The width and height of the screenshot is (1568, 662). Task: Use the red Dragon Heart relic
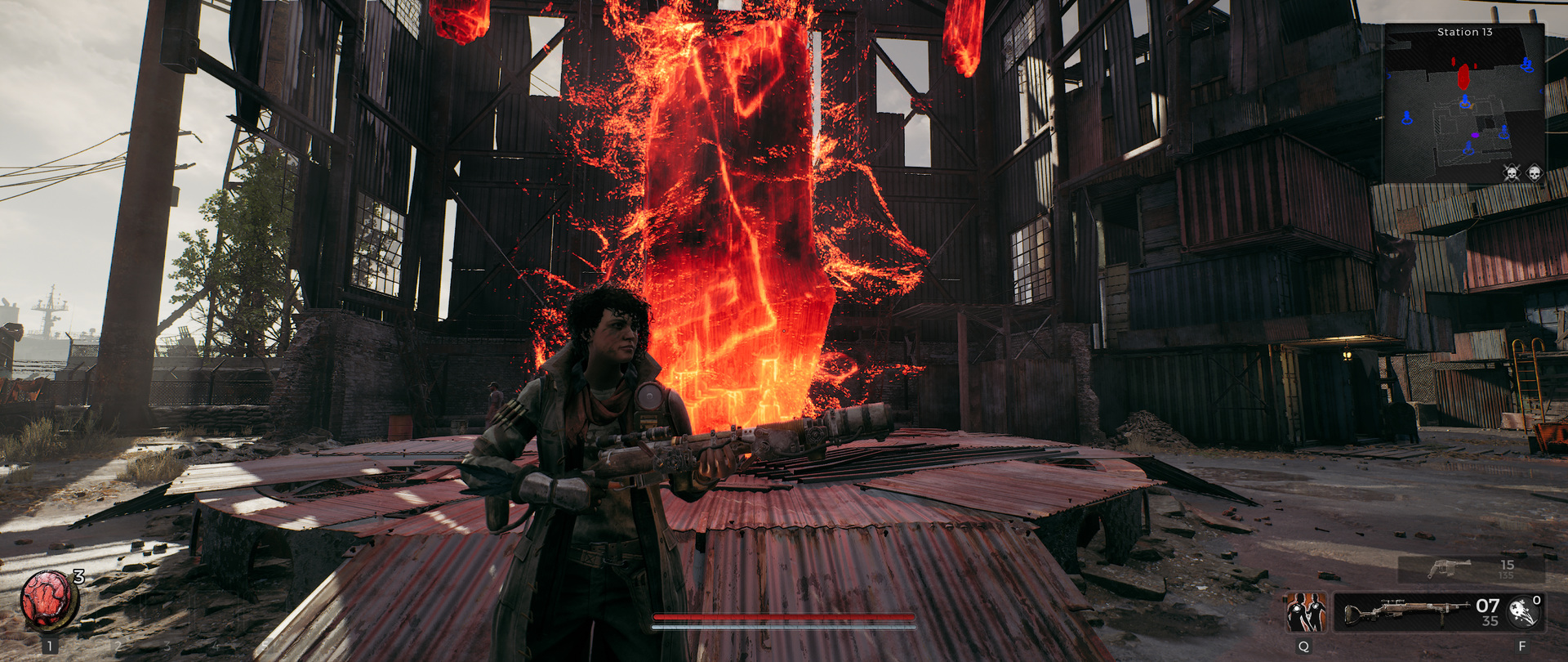pyautogui.click(x=48, y=599)
